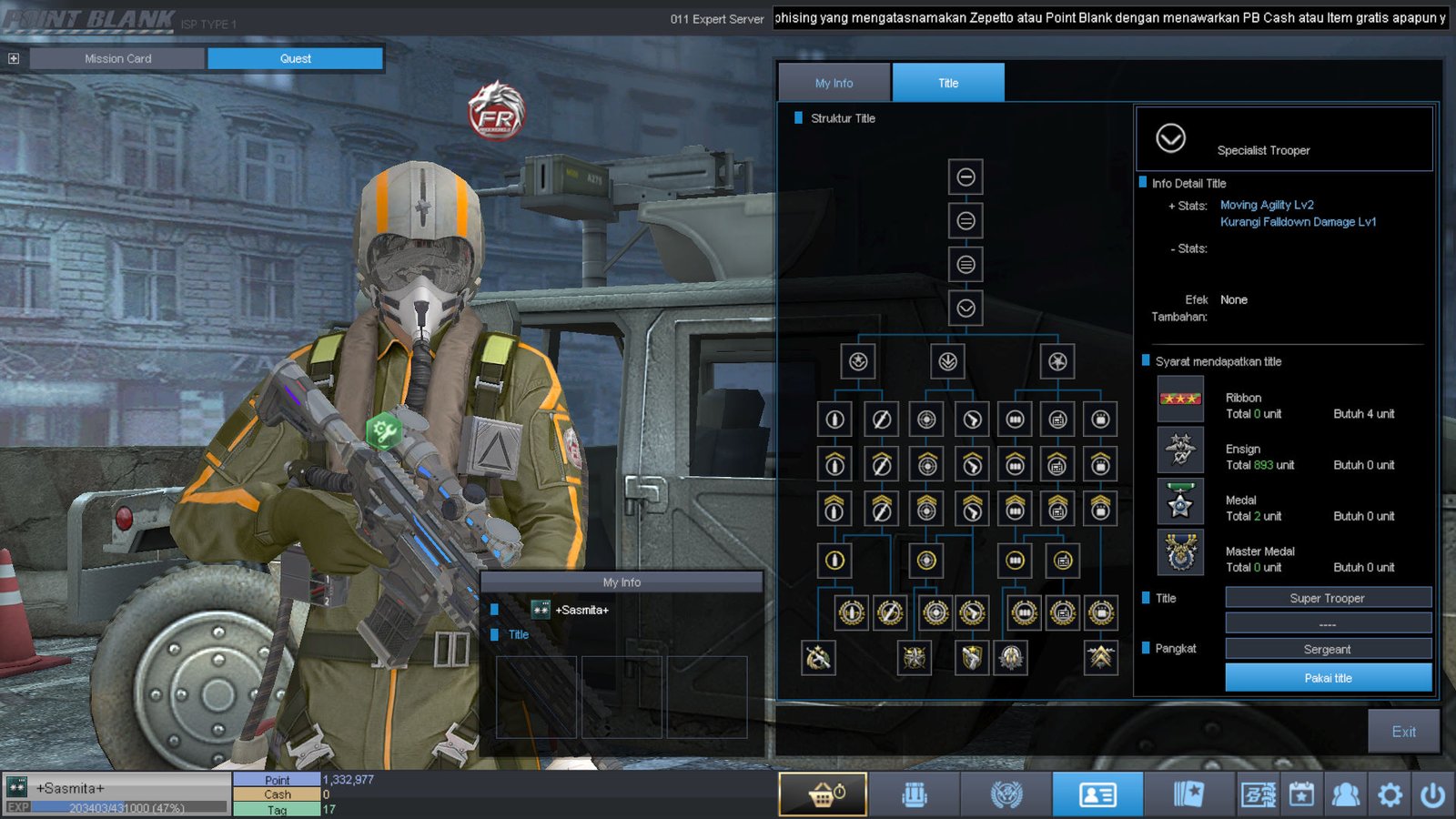Viewport: 1456px width, 819px height.
Task: Select the chevron-down Specialist Trooper node
Action: coord(966,308)
